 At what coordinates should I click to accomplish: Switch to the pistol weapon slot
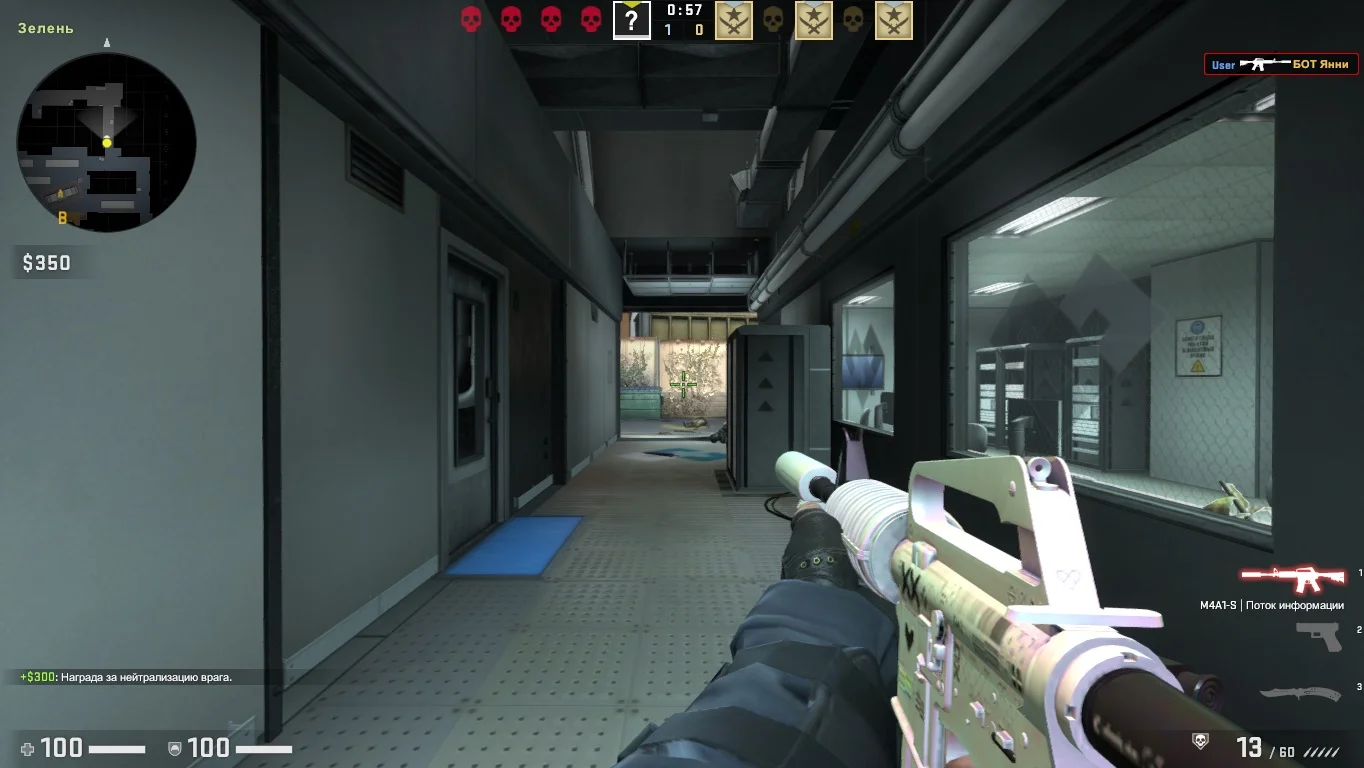(1318, 636)
